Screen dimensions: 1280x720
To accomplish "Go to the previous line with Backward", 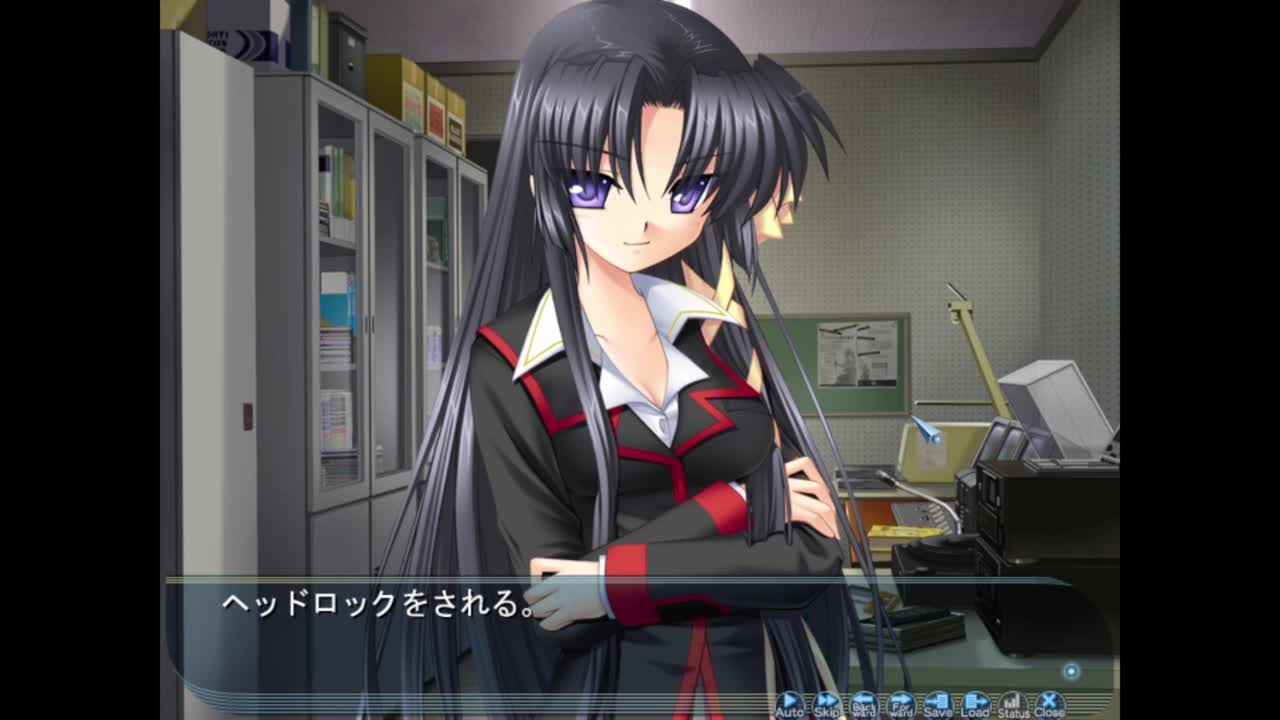I will [863, 705].
